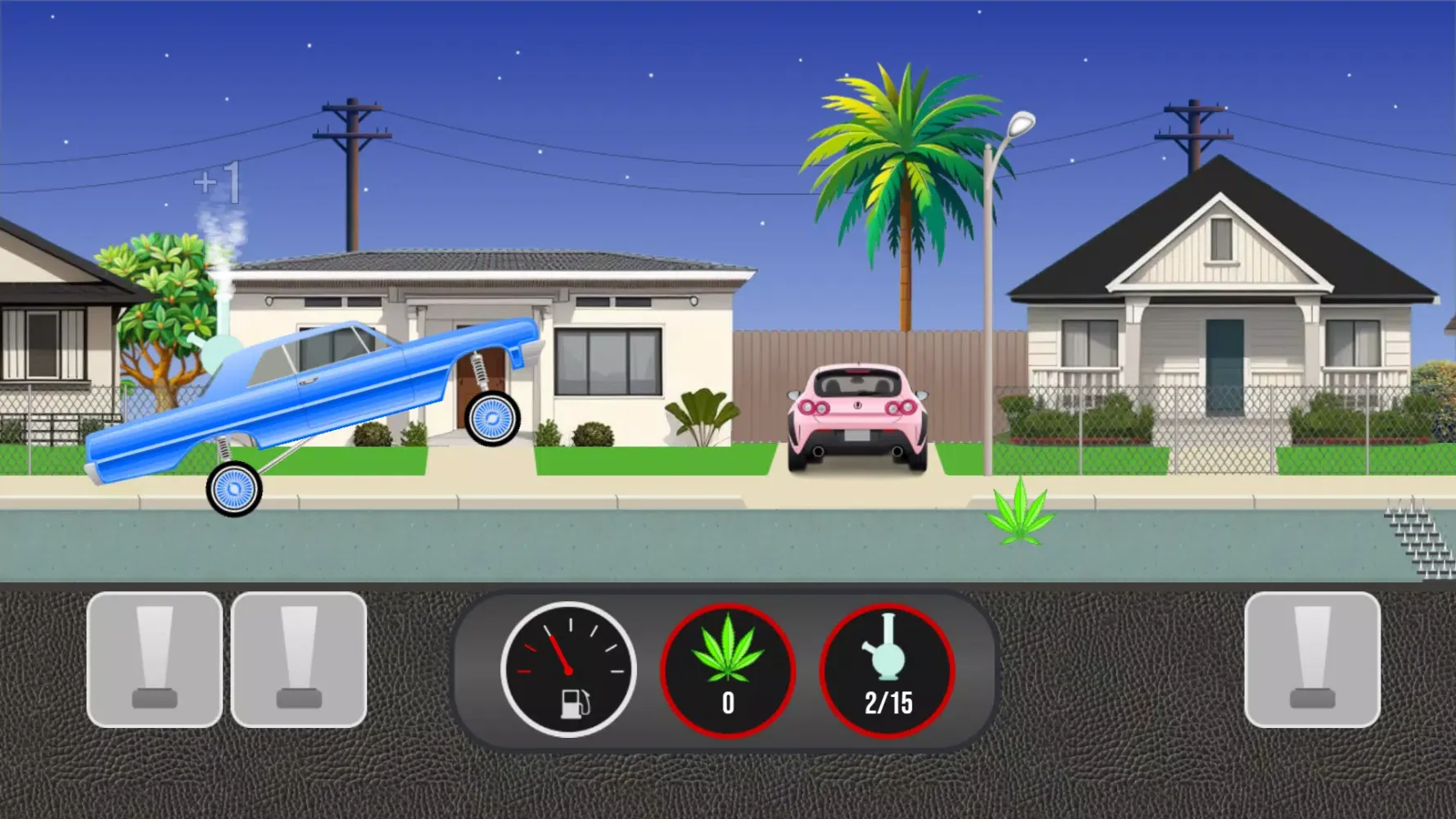Toggle the front hydraulics with the left lever
This screenshot has height=819, width=1456.
coord(156,659)
